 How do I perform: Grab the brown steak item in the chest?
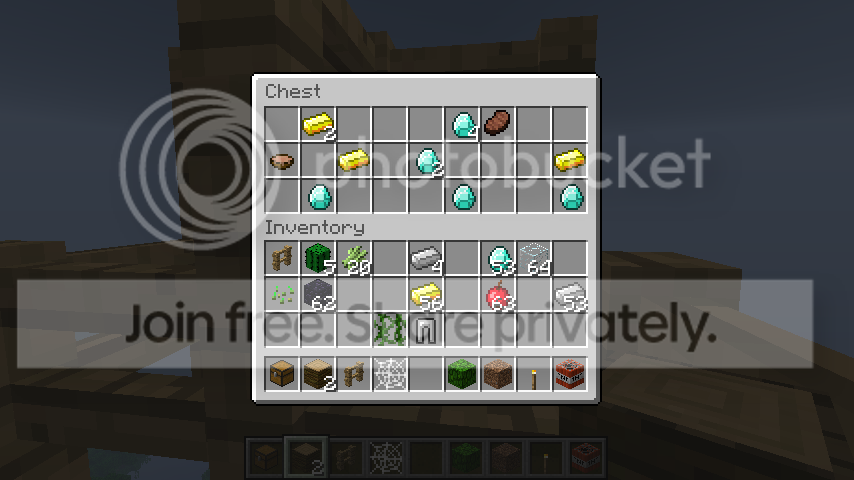pos(498,124)
